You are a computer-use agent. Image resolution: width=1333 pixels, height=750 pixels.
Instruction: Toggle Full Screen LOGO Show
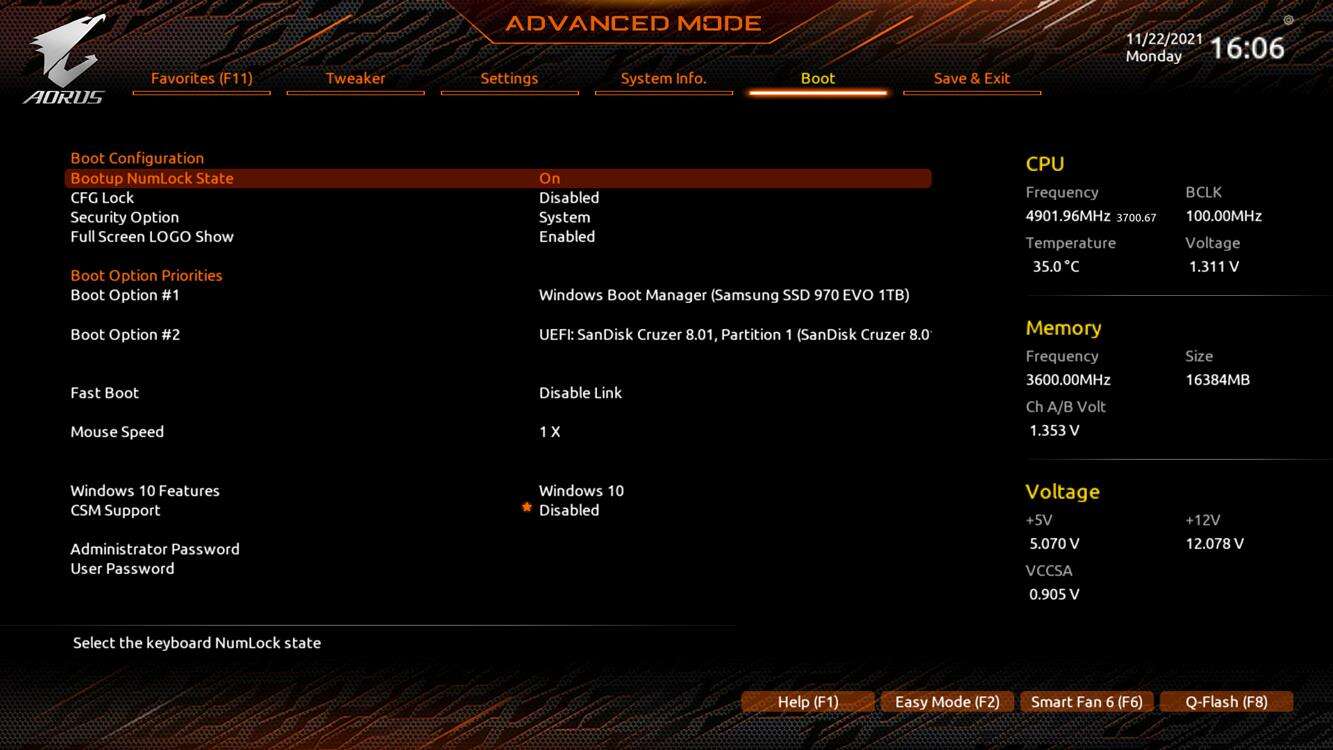[x=566, y=237]
